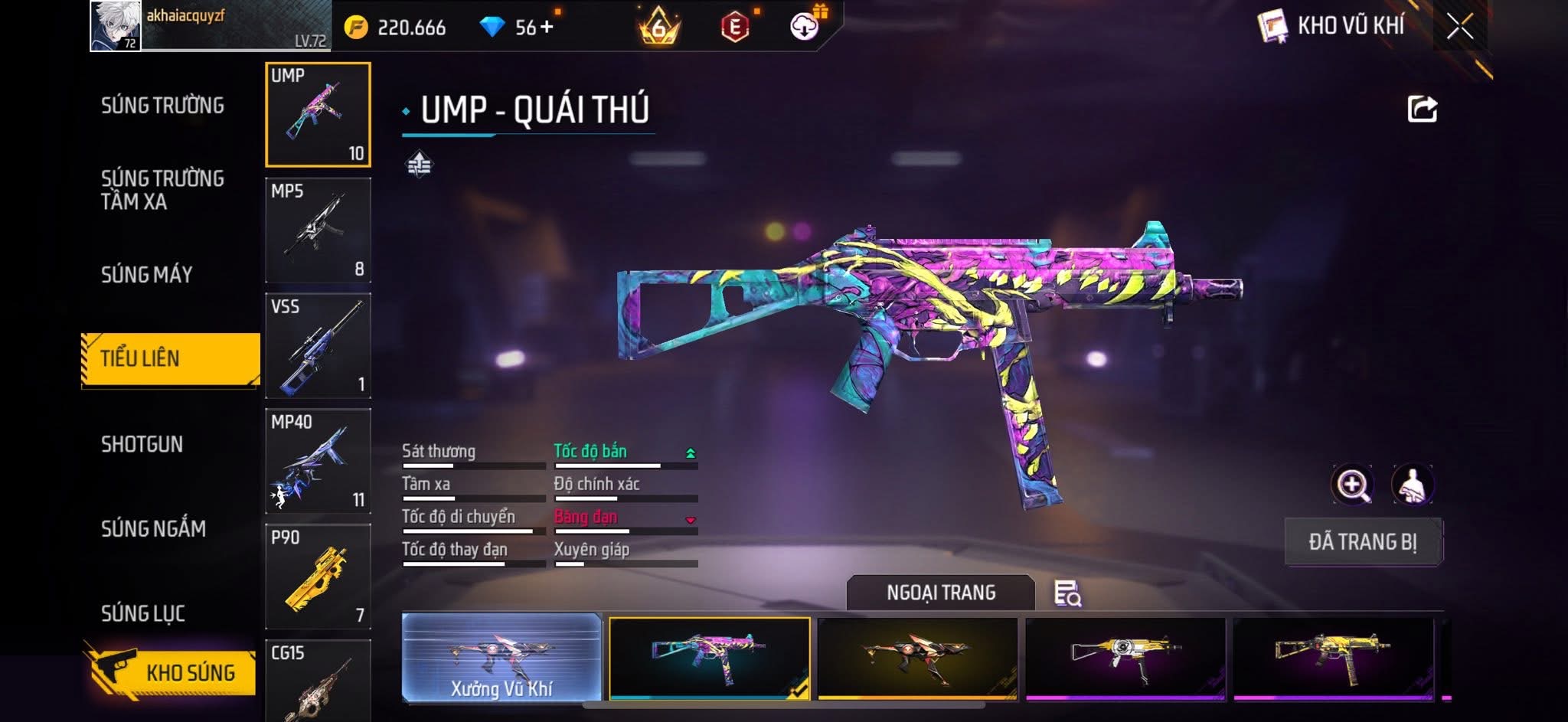This screenshot has width=1568, height=722.
Task: Select the MP5 weapon tile
Action: point(318,230)
